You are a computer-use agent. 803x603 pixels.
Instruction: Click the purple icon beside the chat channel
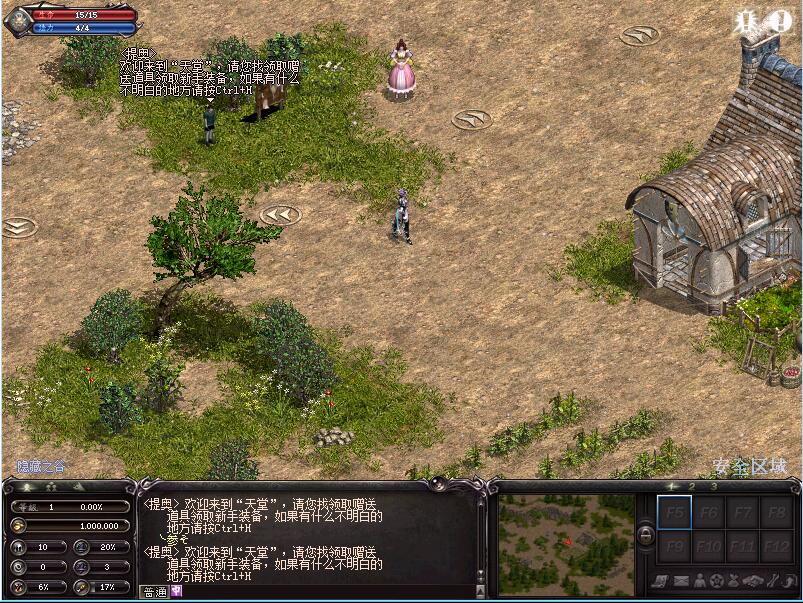177,591
